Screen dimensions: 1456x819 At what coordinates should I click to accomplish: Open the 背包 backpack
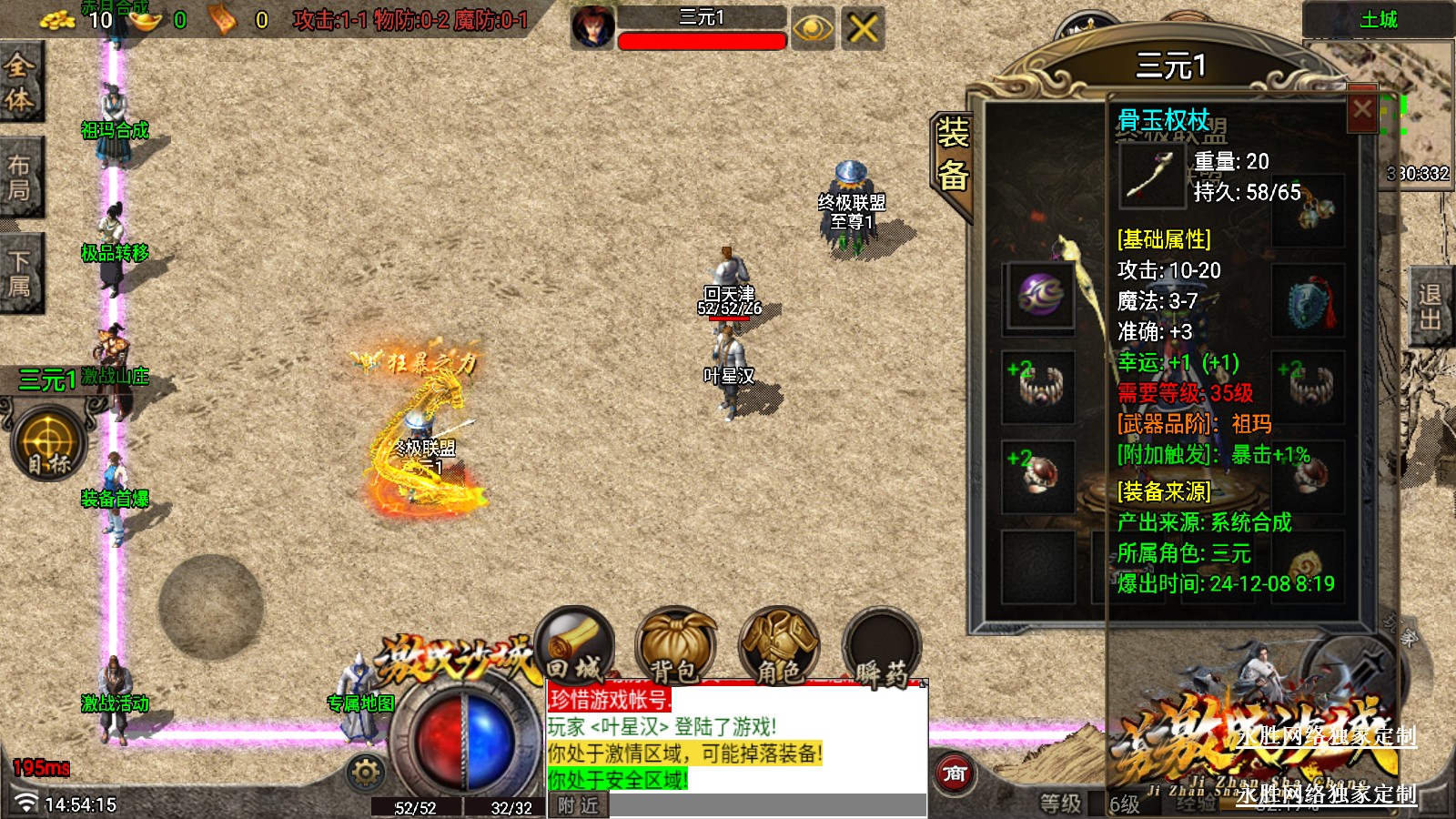pyautogui.click(x=675, y=646)
